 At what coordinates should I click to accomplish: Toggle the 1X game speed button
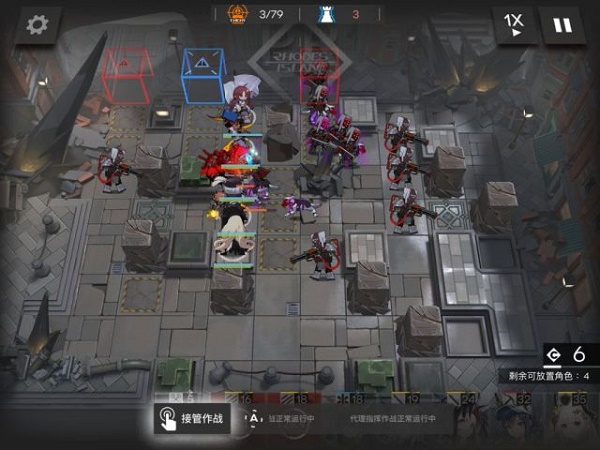tap(514, 25)
